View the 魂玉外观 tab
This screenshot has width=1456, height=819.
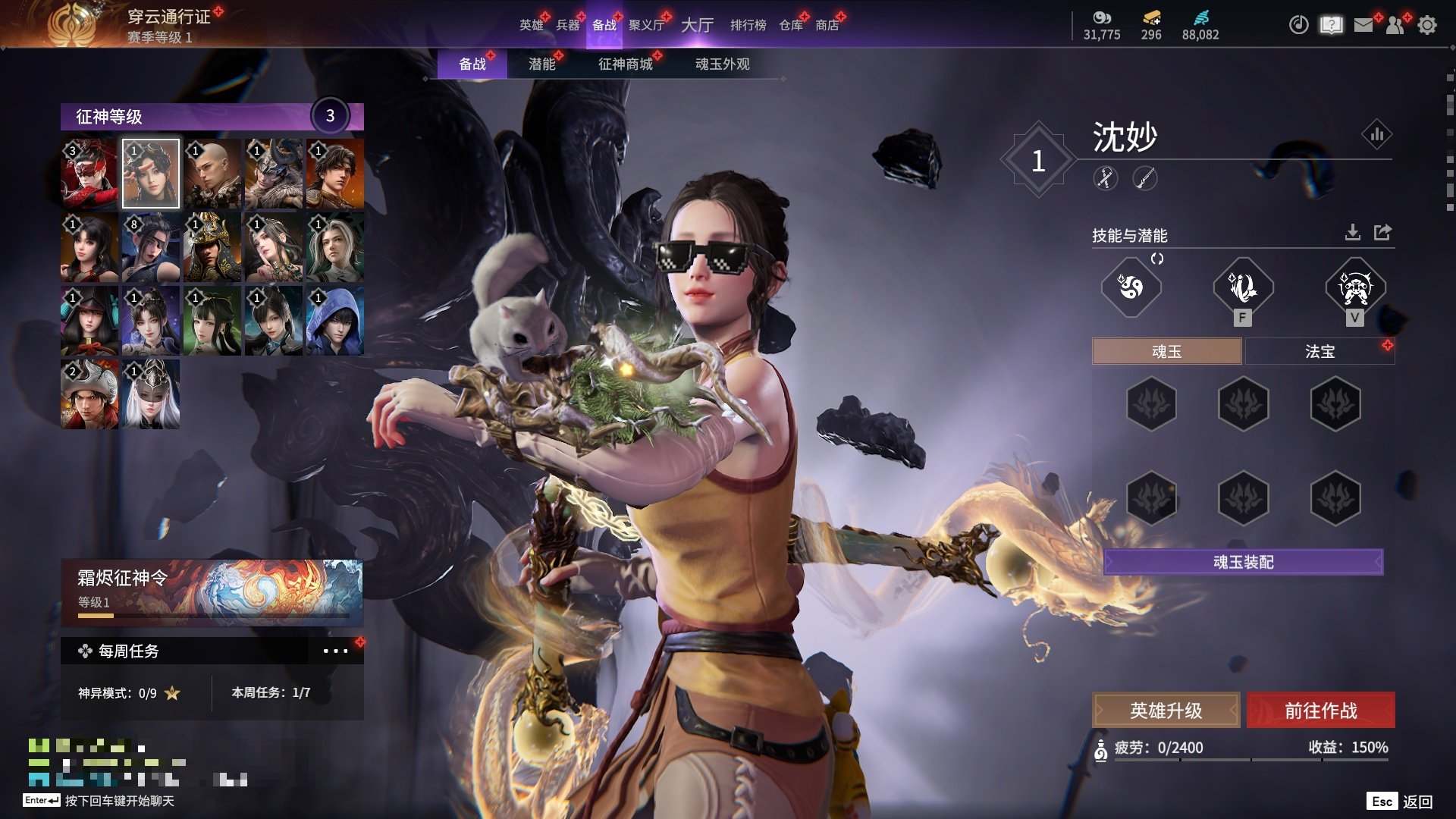[x=722, y=64]
